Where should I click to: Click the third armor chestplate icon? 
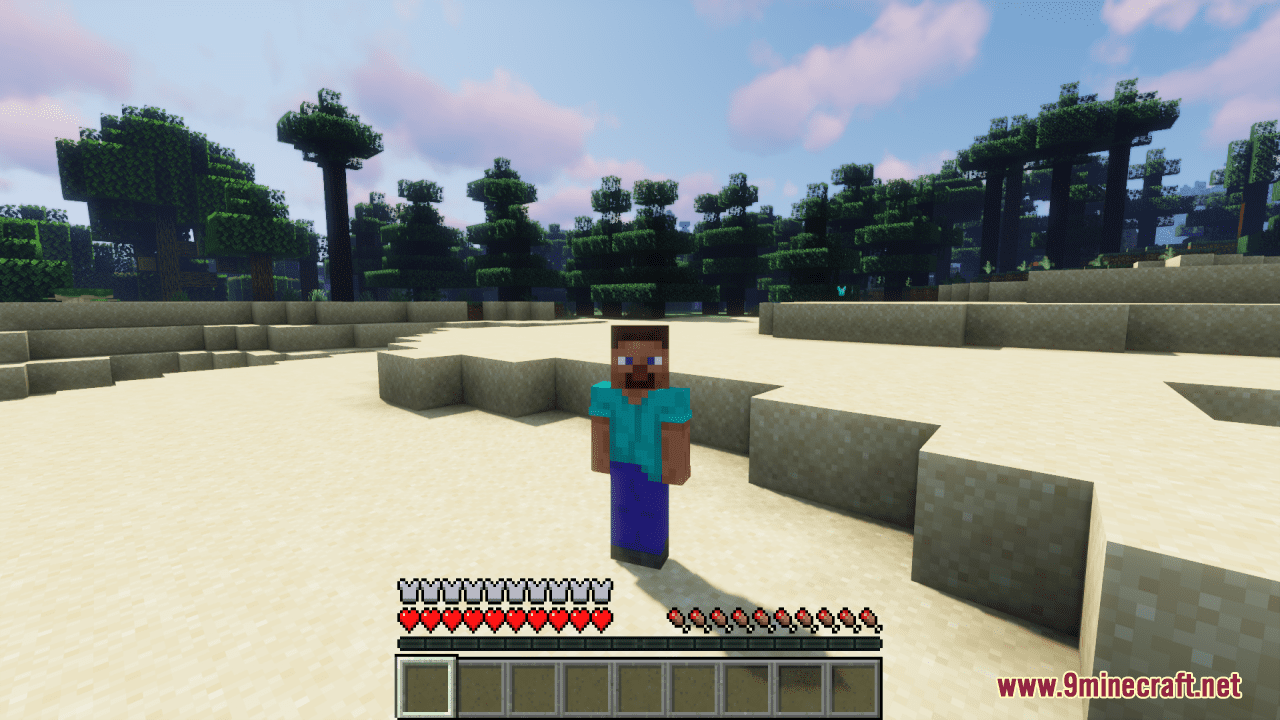click(453, 589)
